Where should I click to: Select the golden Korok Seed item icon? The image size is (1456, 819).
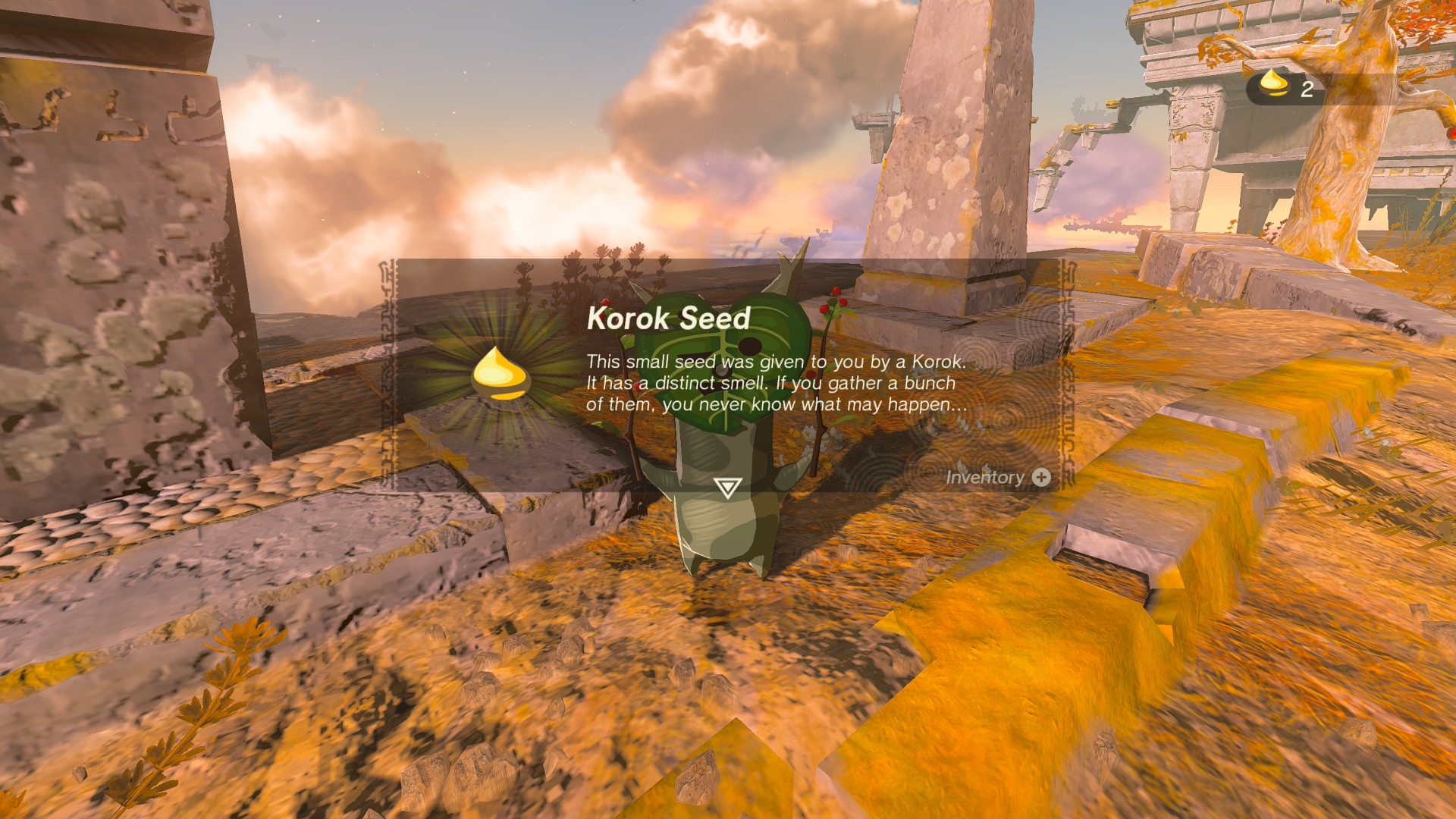click(x=500, y=373)
